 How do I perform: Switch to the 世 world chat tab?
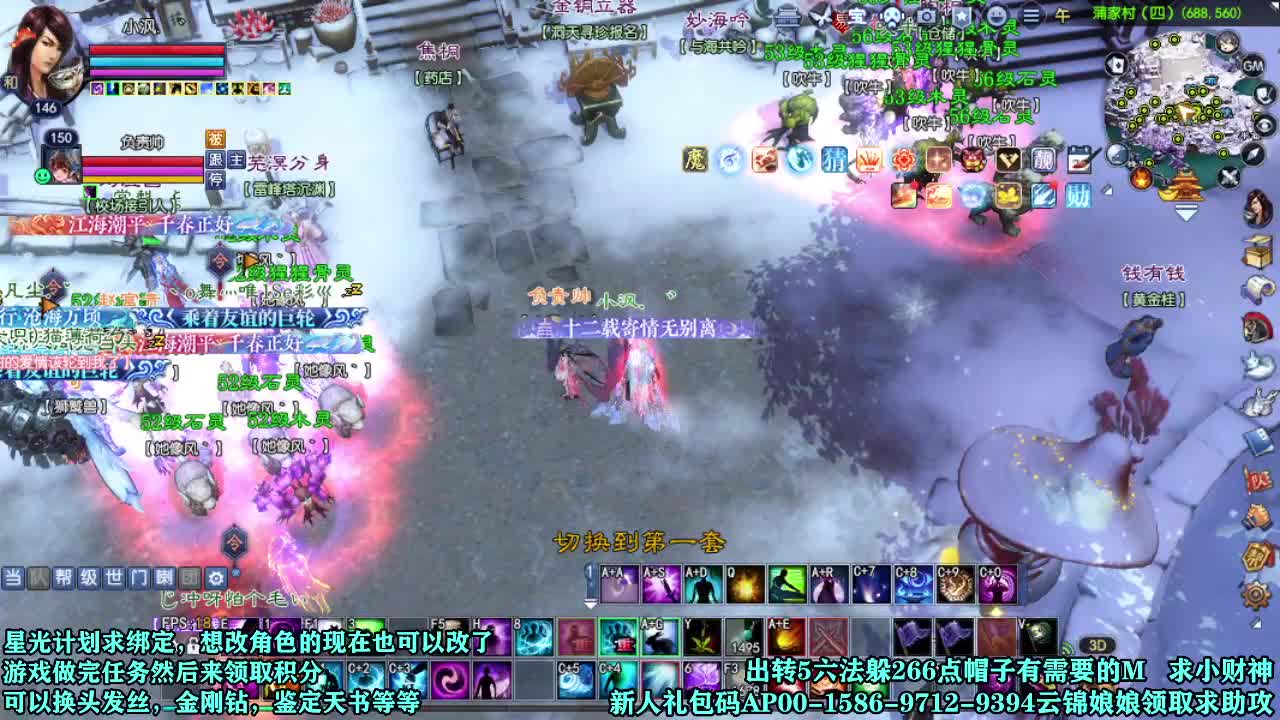click(113, 577)
